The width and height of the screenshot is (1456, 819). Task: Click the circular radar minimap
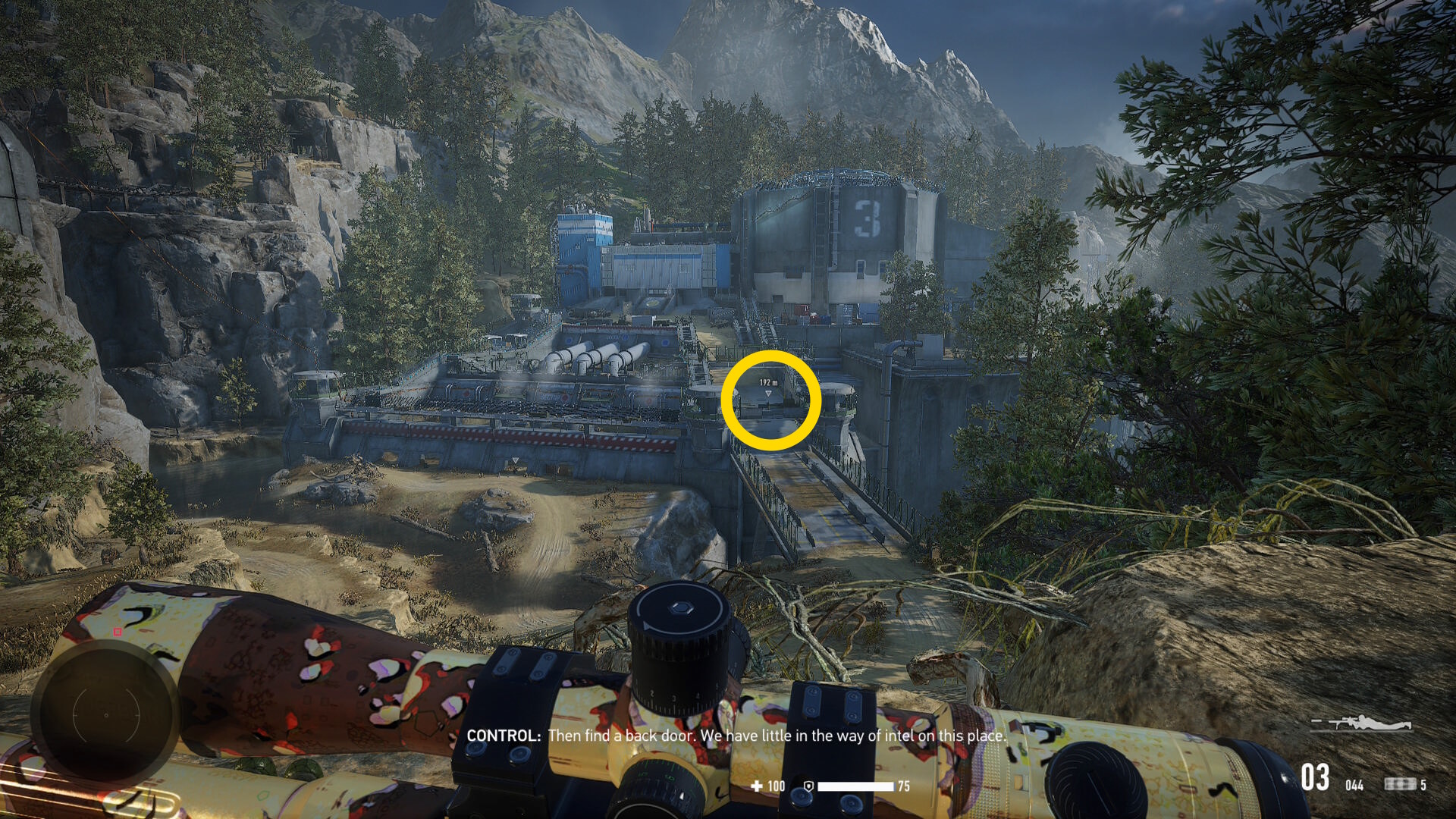tap(105, 714)
